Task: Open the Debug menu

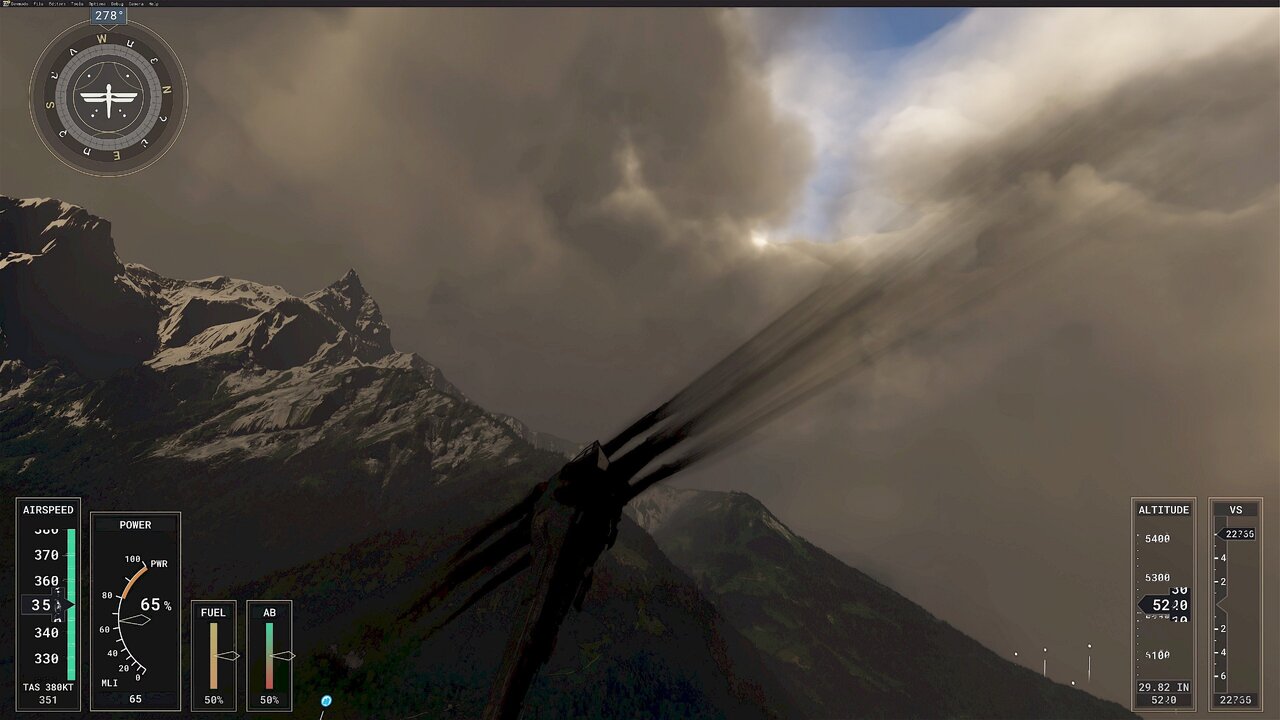Action: (x=116, y=4)
